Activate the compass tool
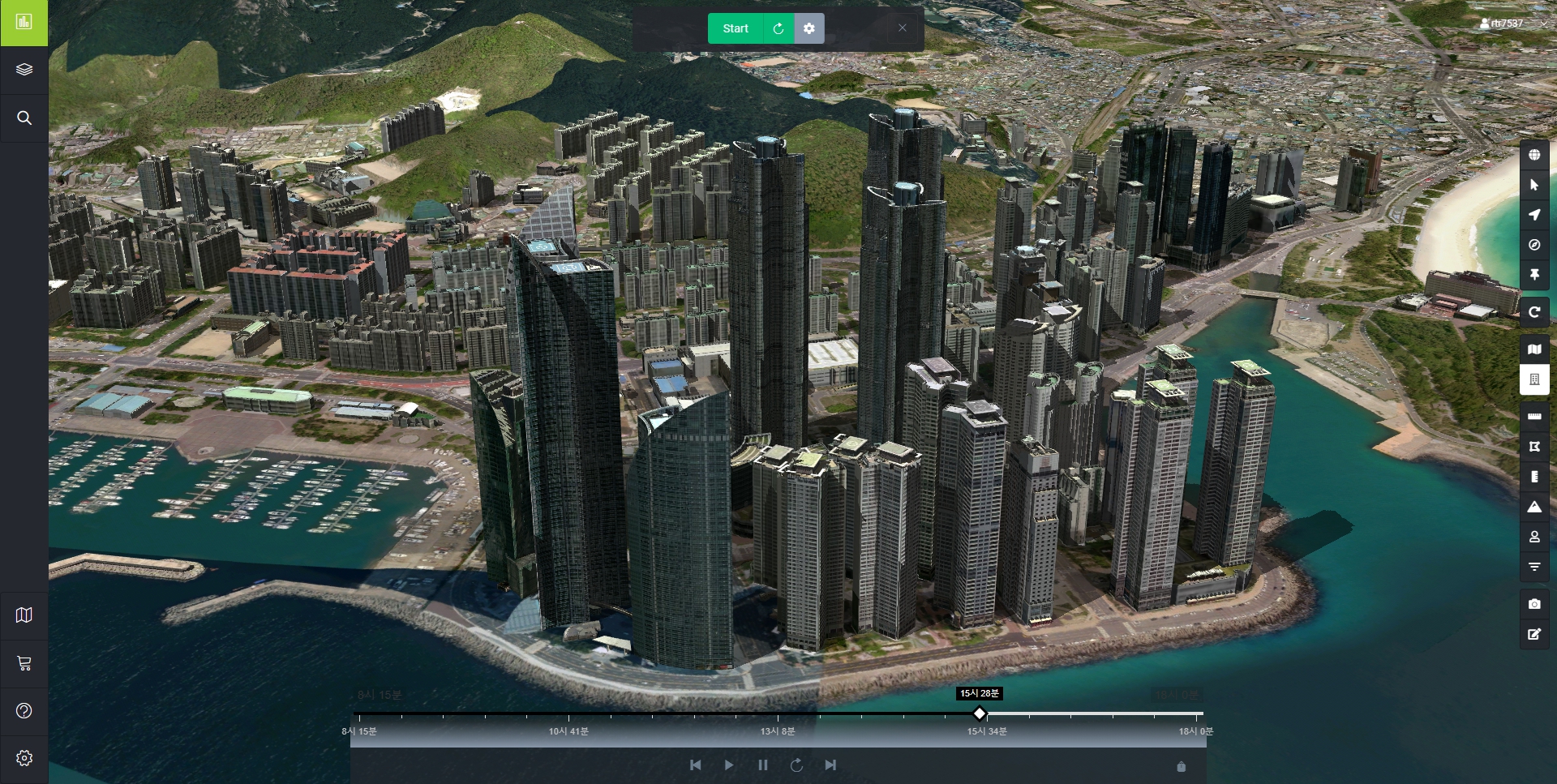Screen dimensions: 1557x784 pos(1534,245)
